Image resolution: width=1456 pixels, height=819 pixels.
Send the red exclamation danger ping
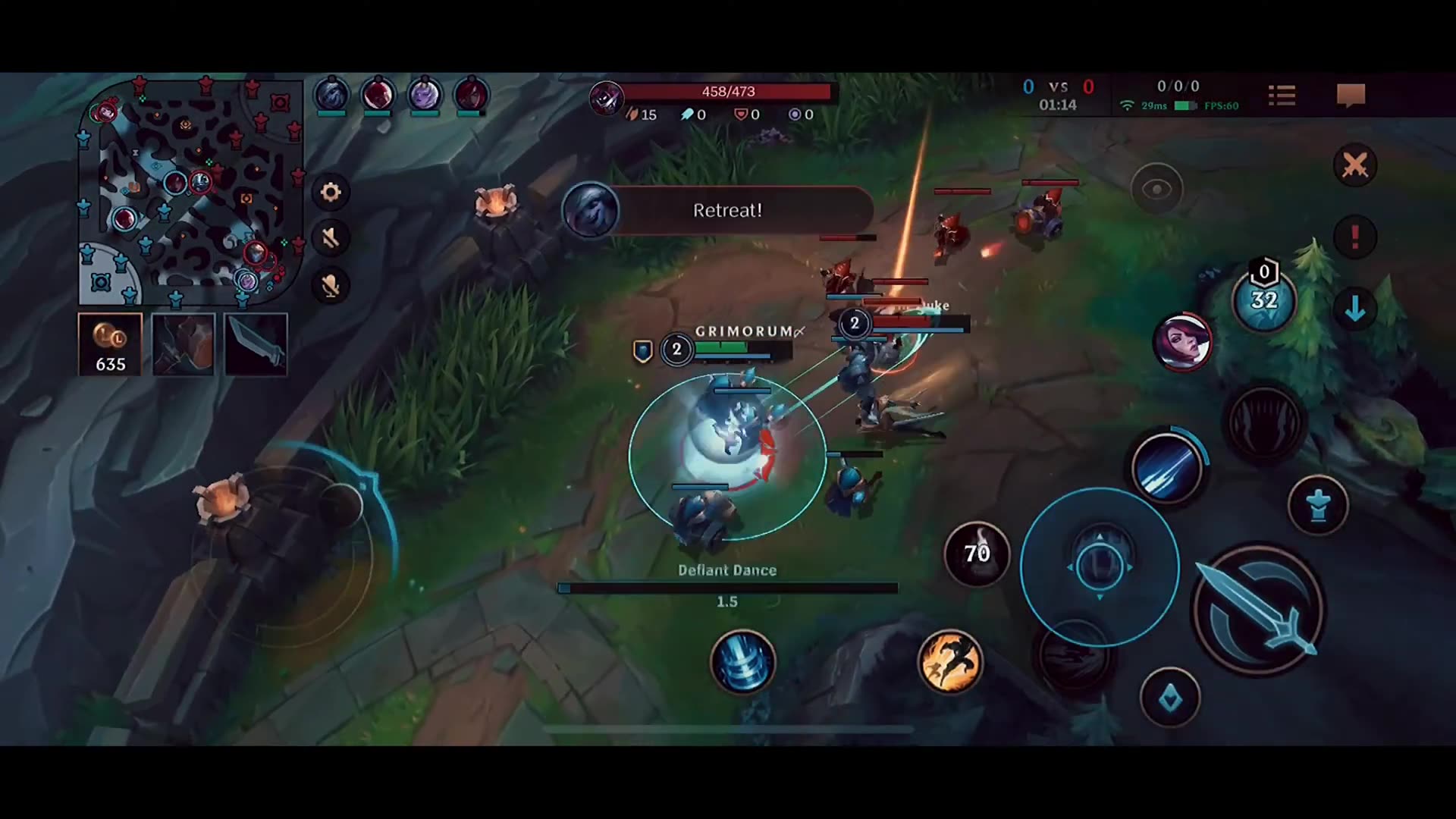click(1354, 237)
